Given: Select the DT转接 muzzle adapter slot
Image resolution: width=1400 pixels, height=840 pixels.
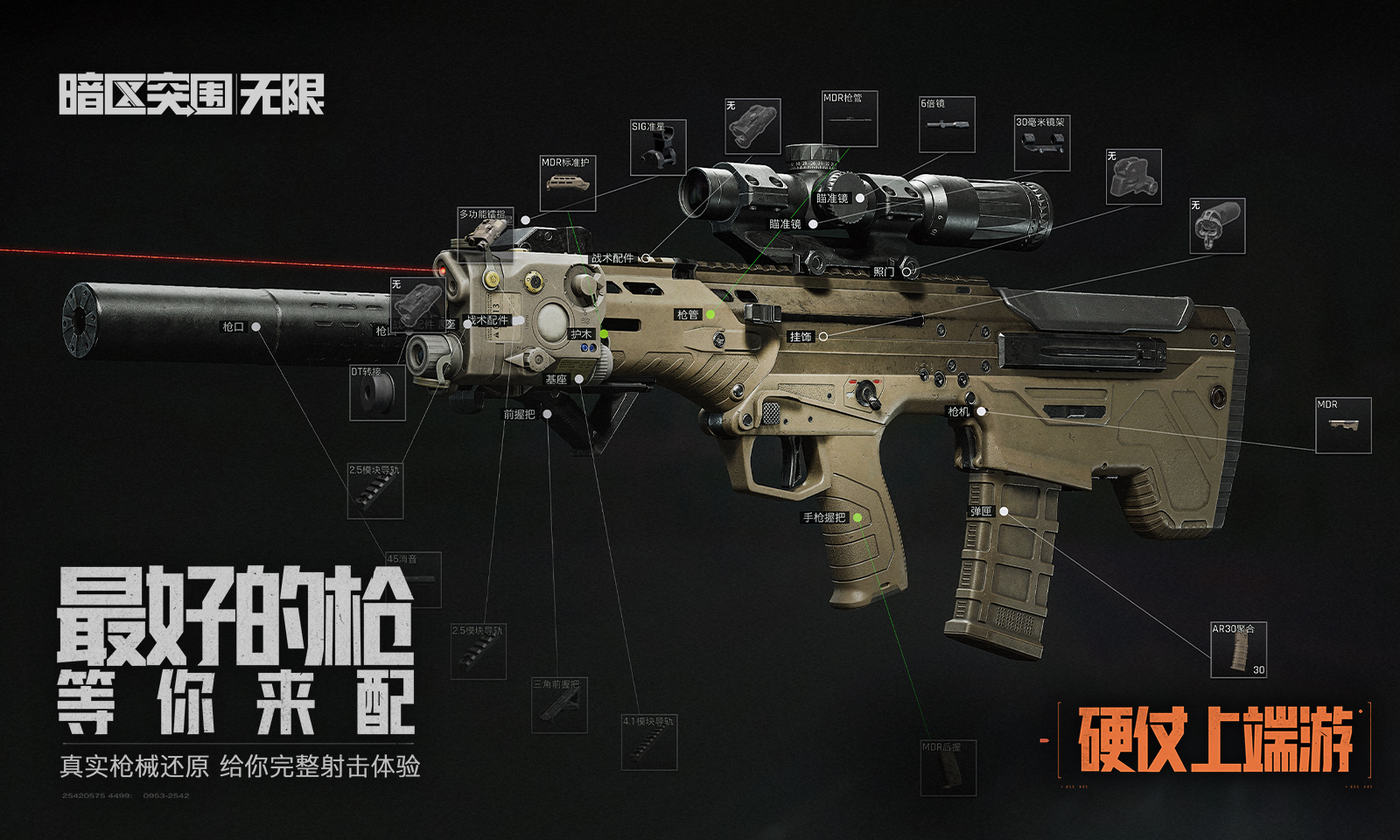Looking at the screenshot, I should coord(377,393).
